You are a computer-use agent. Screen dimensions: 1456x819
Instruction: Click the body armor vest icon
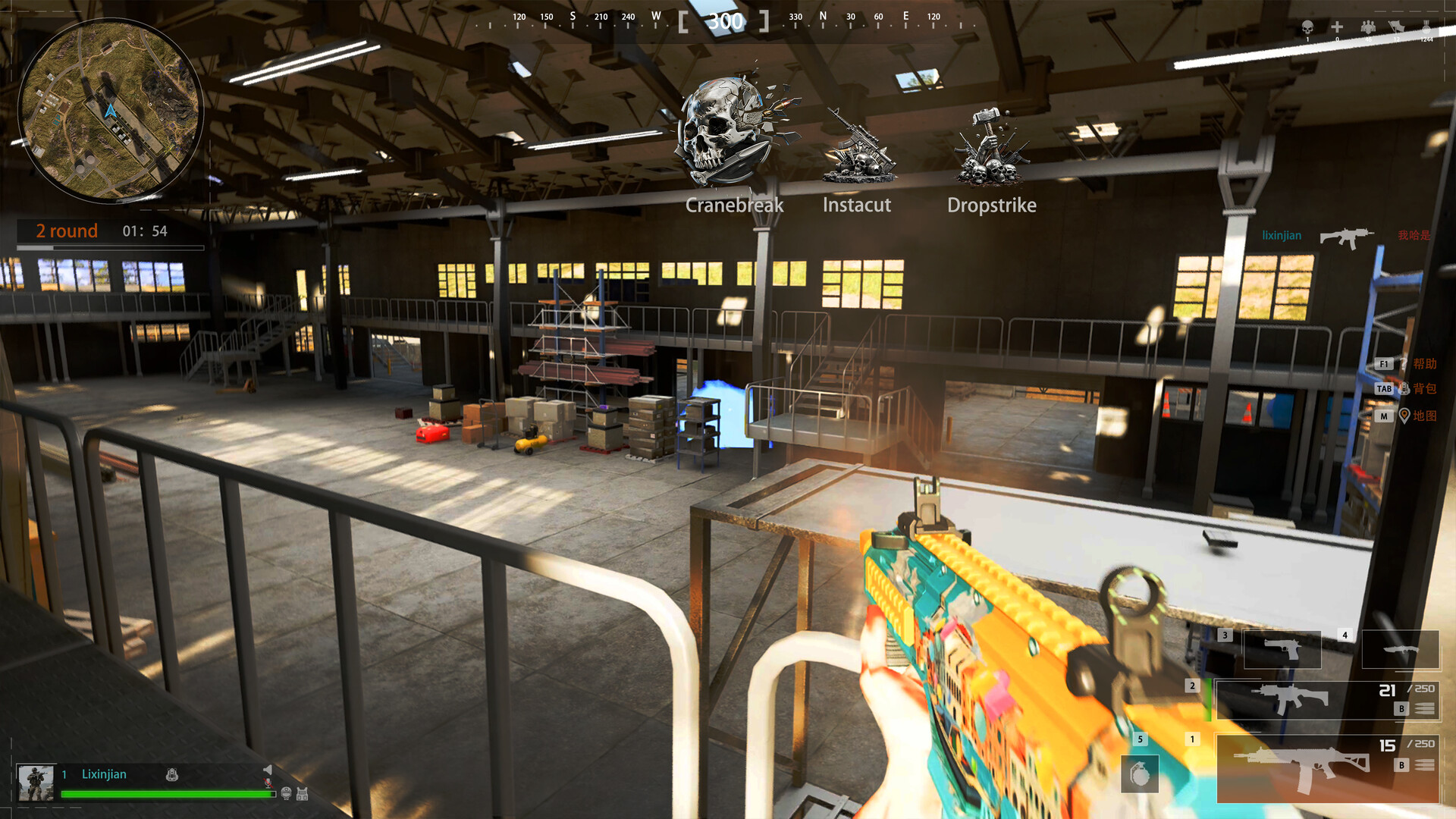click(x=302, y=794)
